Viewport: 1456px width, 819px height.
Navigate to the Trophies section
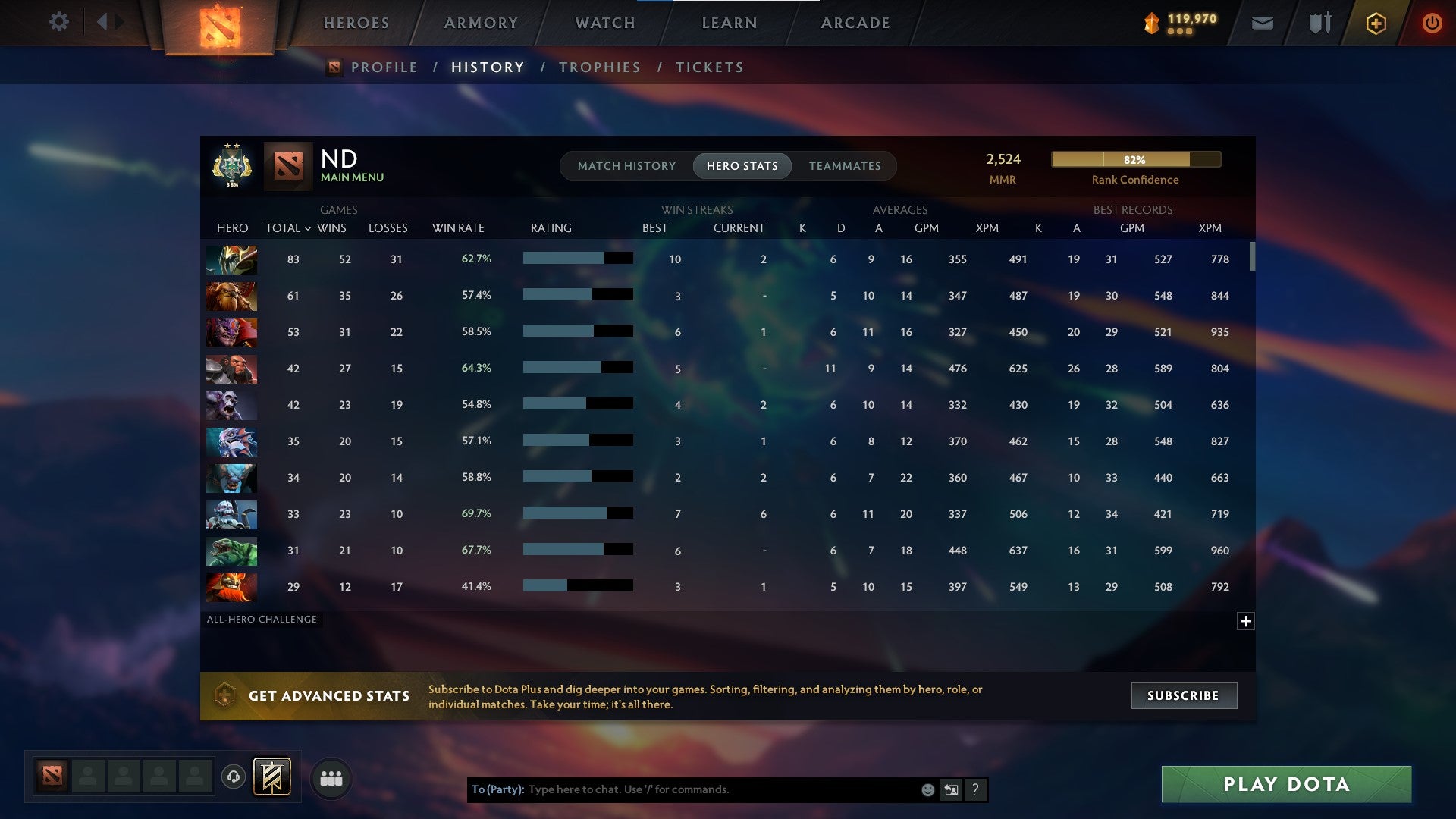tap(599, 67)
